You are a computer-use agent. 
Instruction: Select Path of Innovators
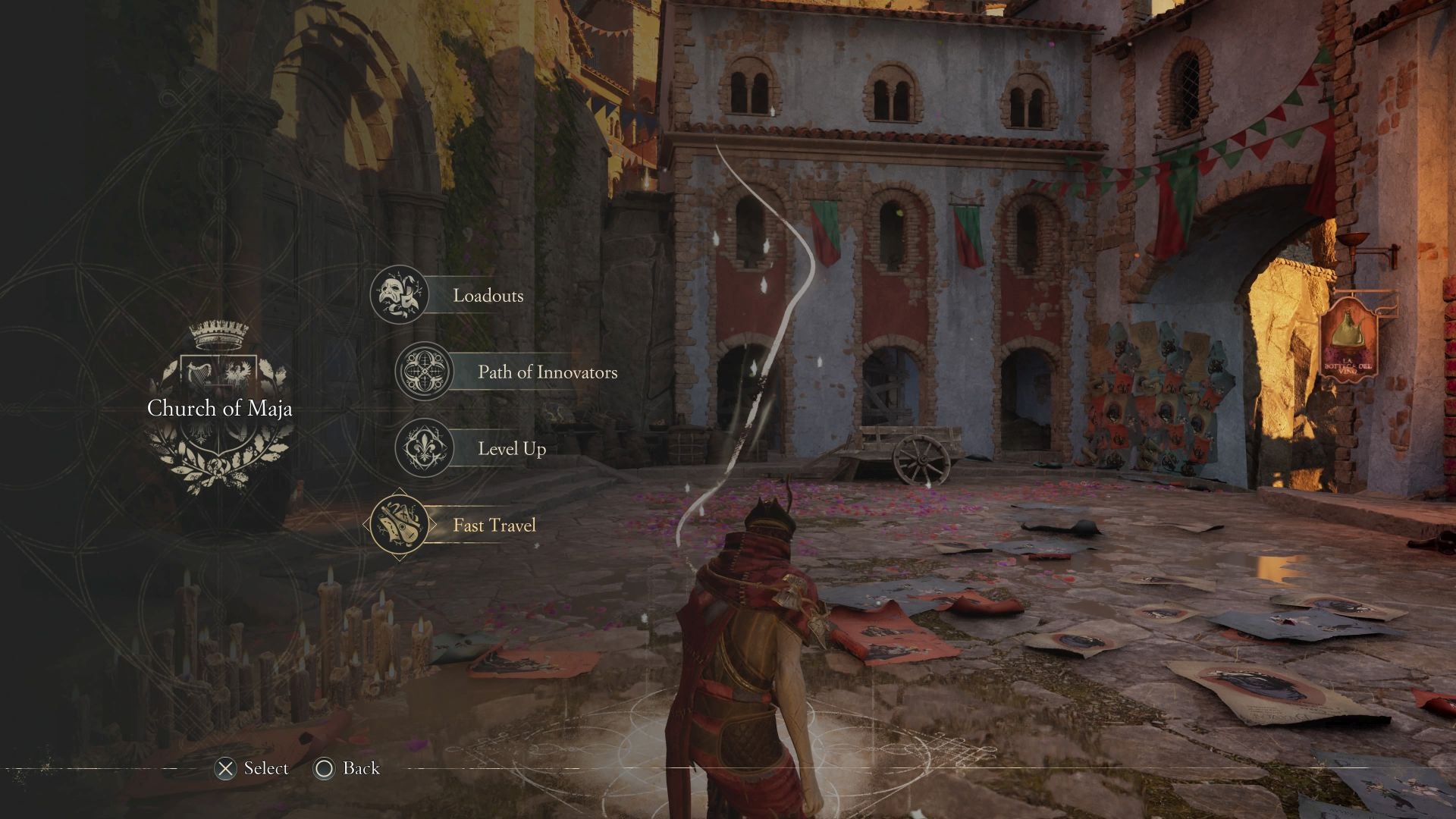click(x=546, y=372)
